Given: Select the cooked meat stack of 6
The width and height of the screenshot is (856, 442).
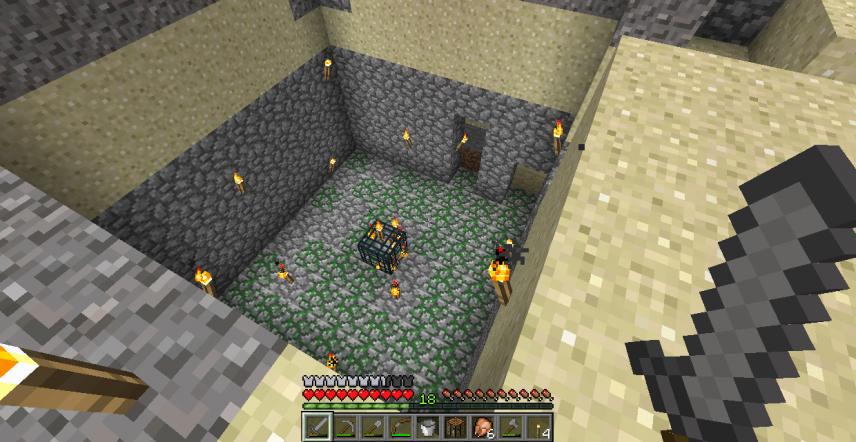Looking at the screenshot, I should [483, 427].
